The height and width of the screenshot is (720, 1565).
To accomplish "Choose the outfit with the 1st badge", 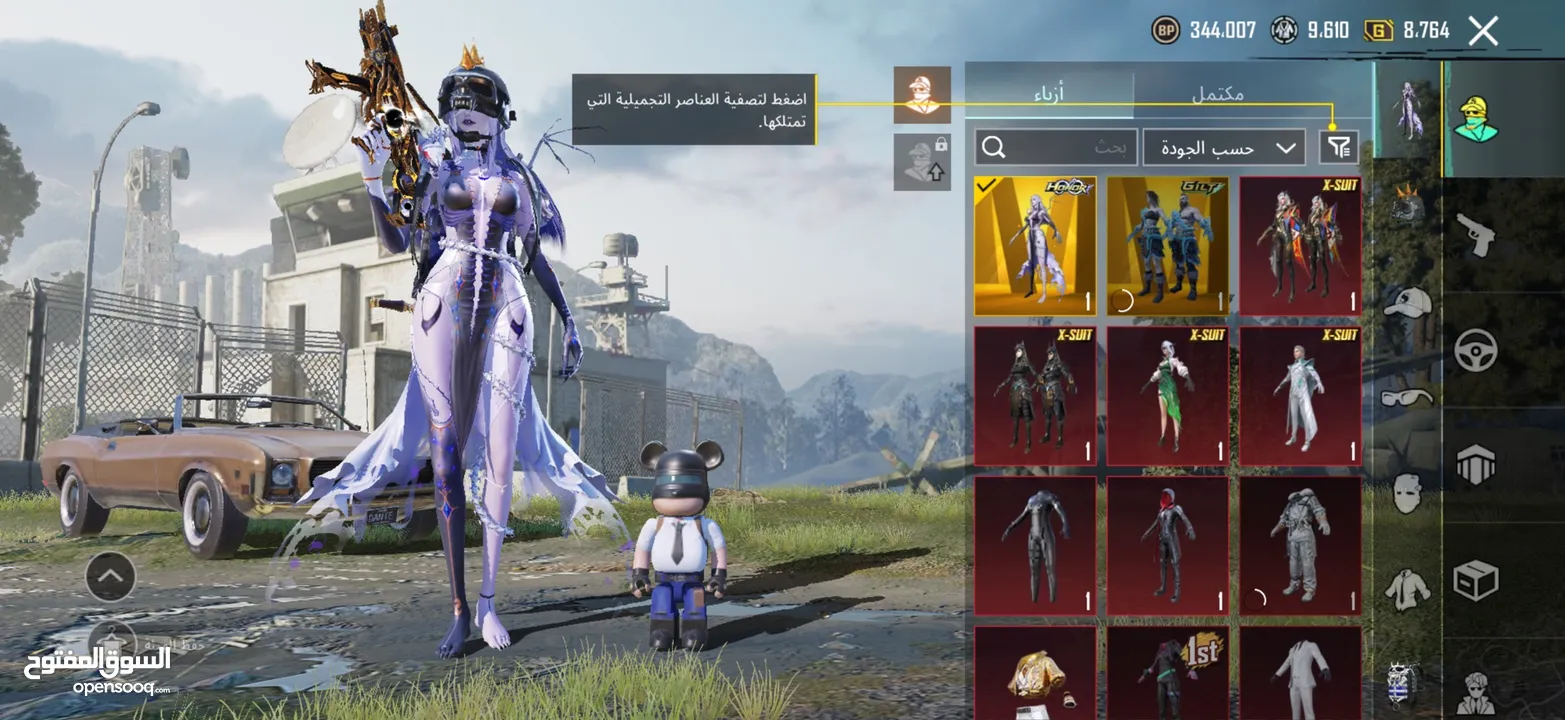I will pyautogui.click(x=1167, y=674).
